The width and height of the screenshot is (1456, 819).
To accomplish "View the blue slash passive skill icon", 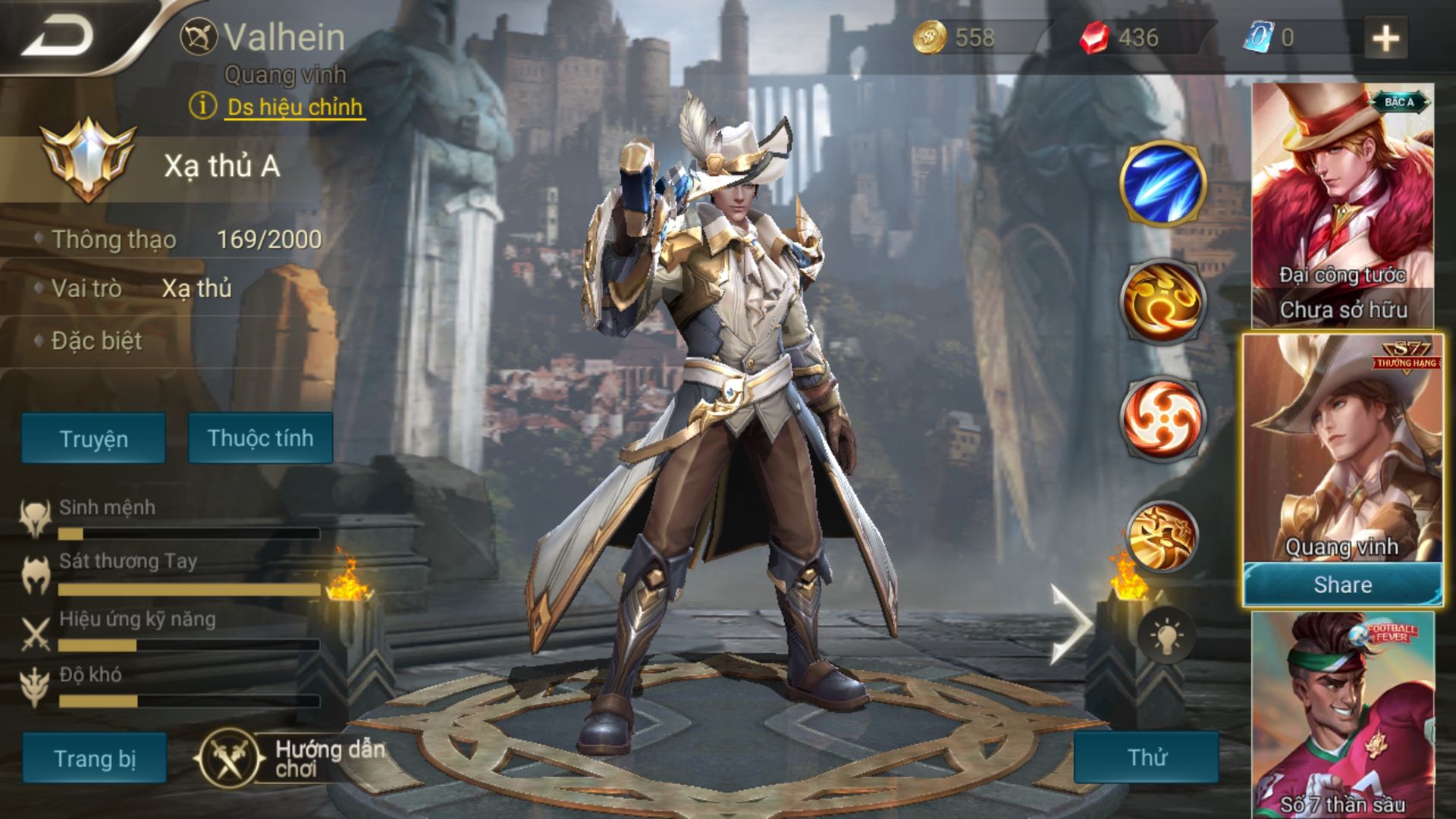I will click(1162, 184).
